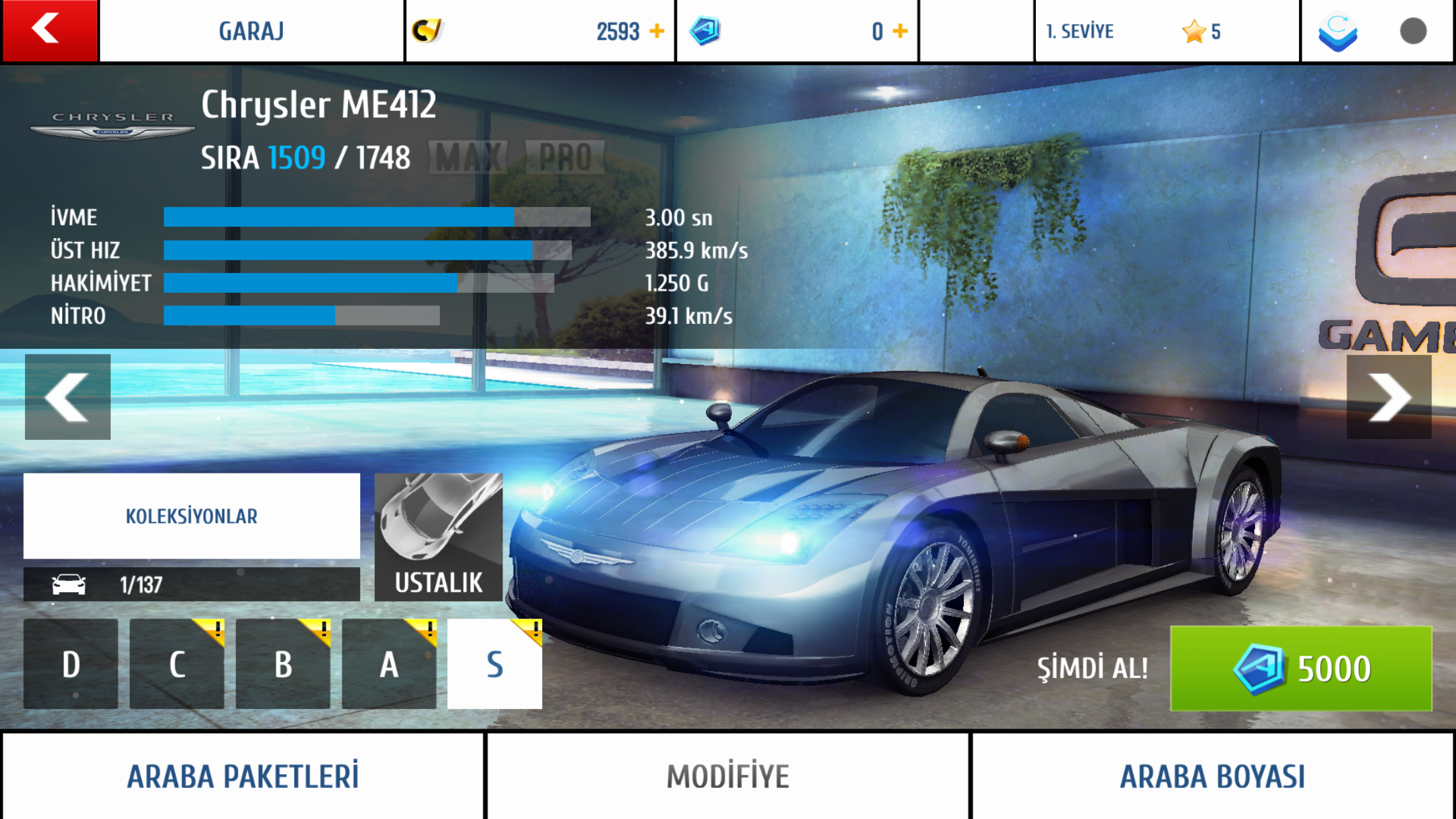The height and width of the screenshot is (819, 1456).
Task: Switch to class D cars
Action: [x=71, y=664]
